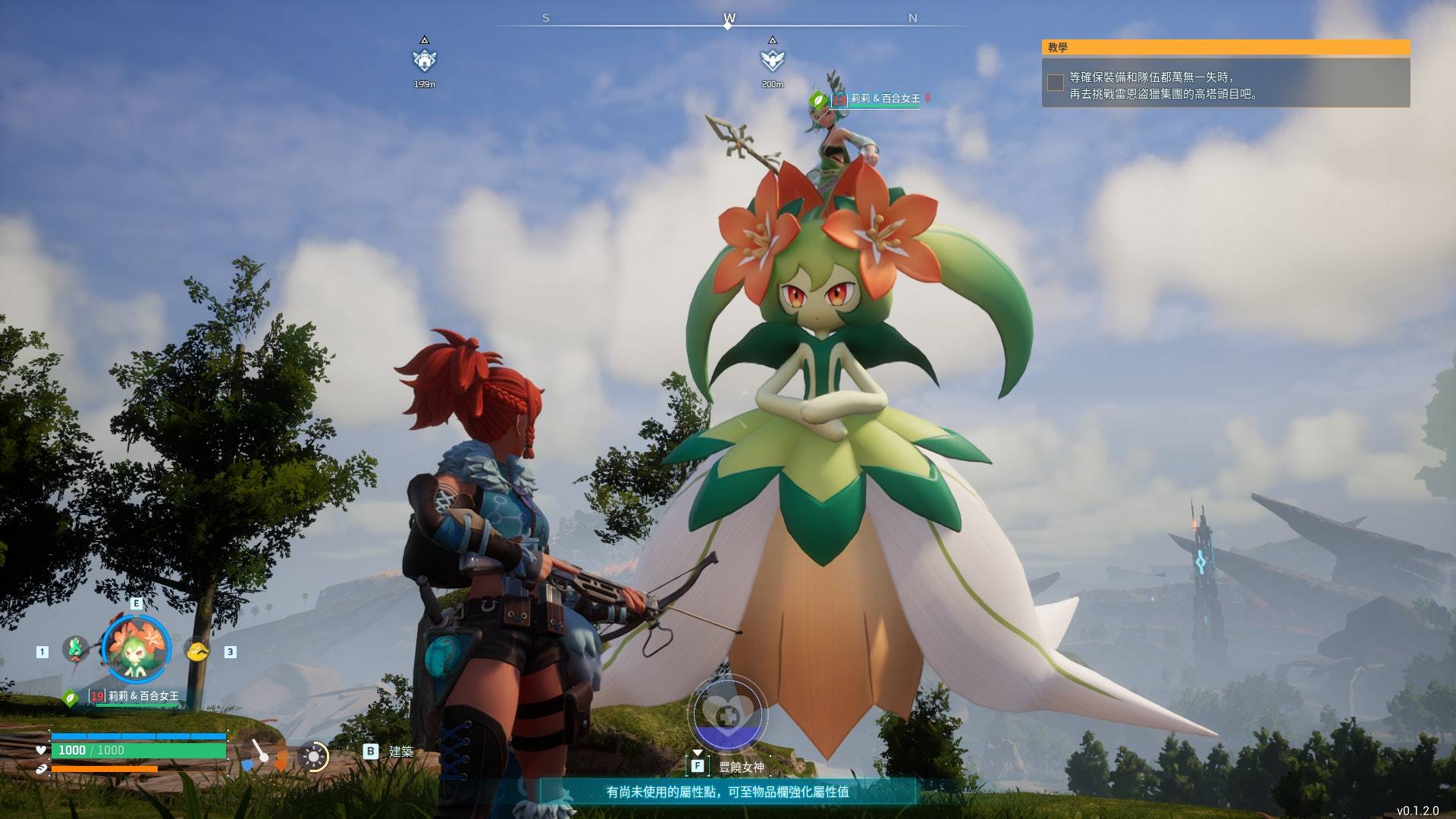The image size is (1456, 819).
Task: Click the unused attribute points notification banner
Action: [x=727, y=792]
